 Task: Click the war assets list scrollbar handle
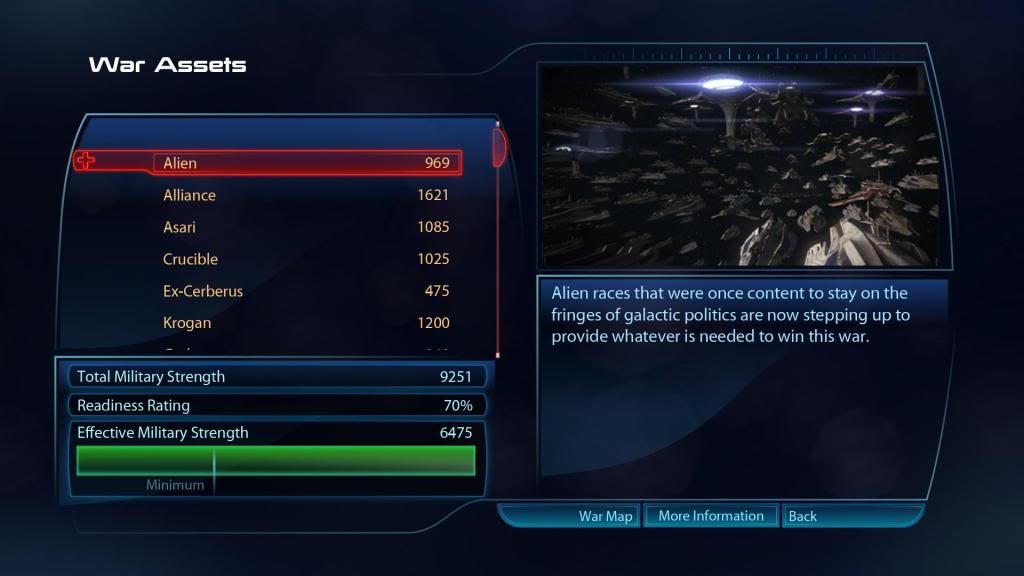click(x=498, y=146)
